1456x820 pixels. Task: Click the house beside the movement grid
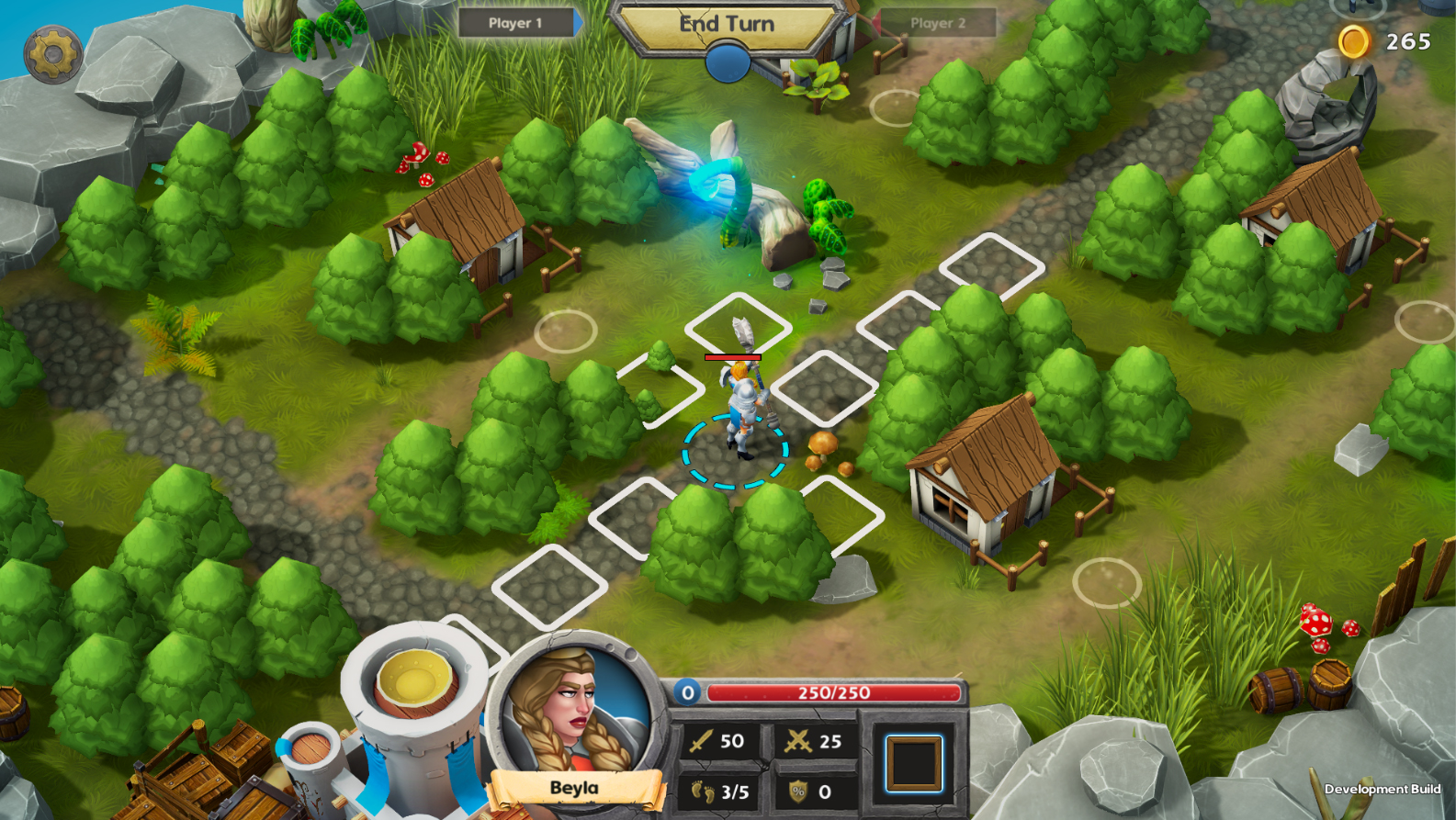pos(988,487)
